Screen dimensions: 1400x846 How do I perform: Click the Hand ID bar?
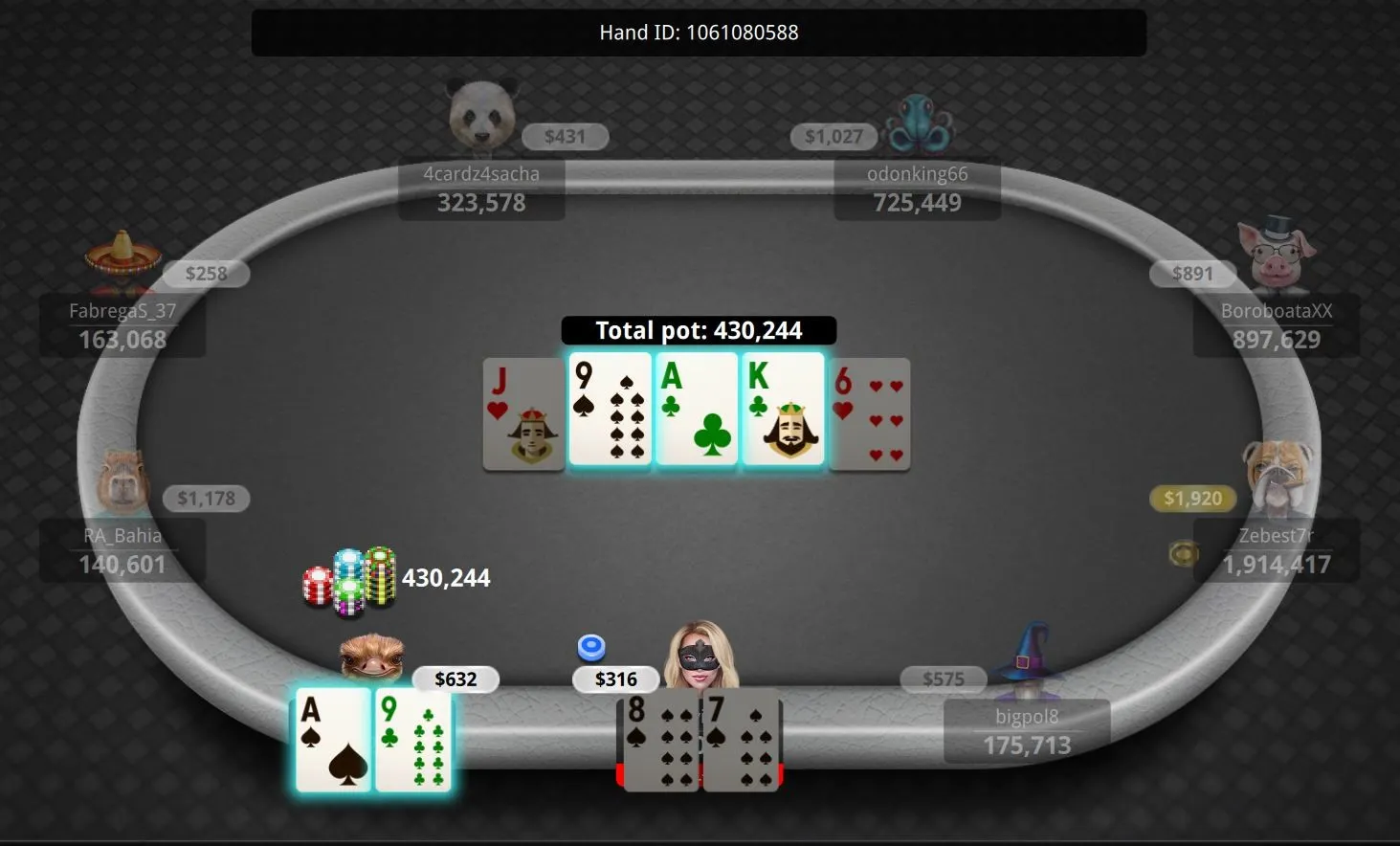[x=699, y=33]
